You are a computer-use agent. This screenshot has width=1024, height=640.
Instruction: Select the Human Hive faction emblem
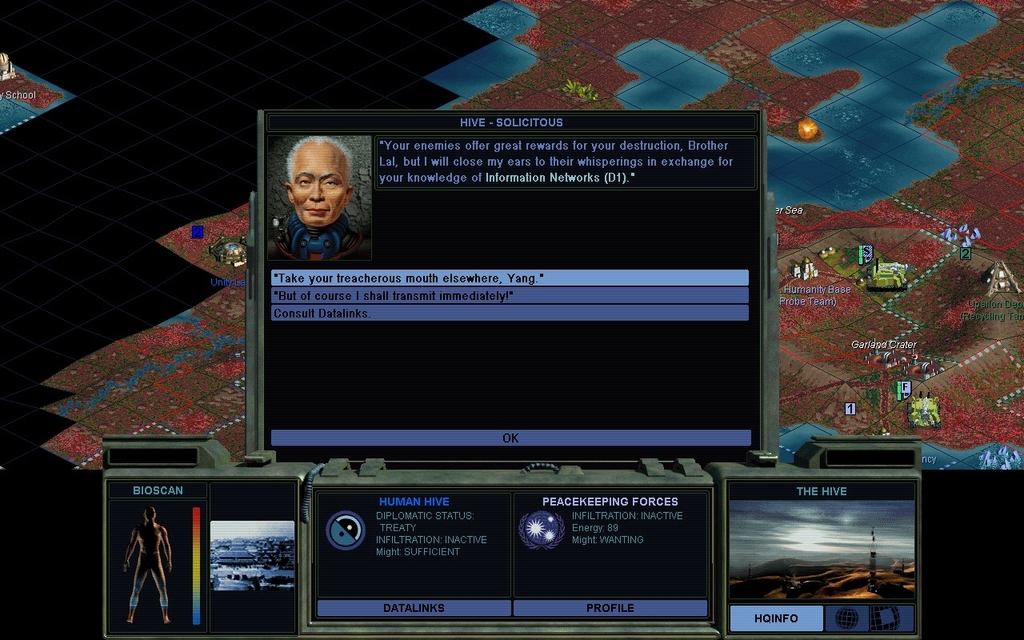point(345,530)
